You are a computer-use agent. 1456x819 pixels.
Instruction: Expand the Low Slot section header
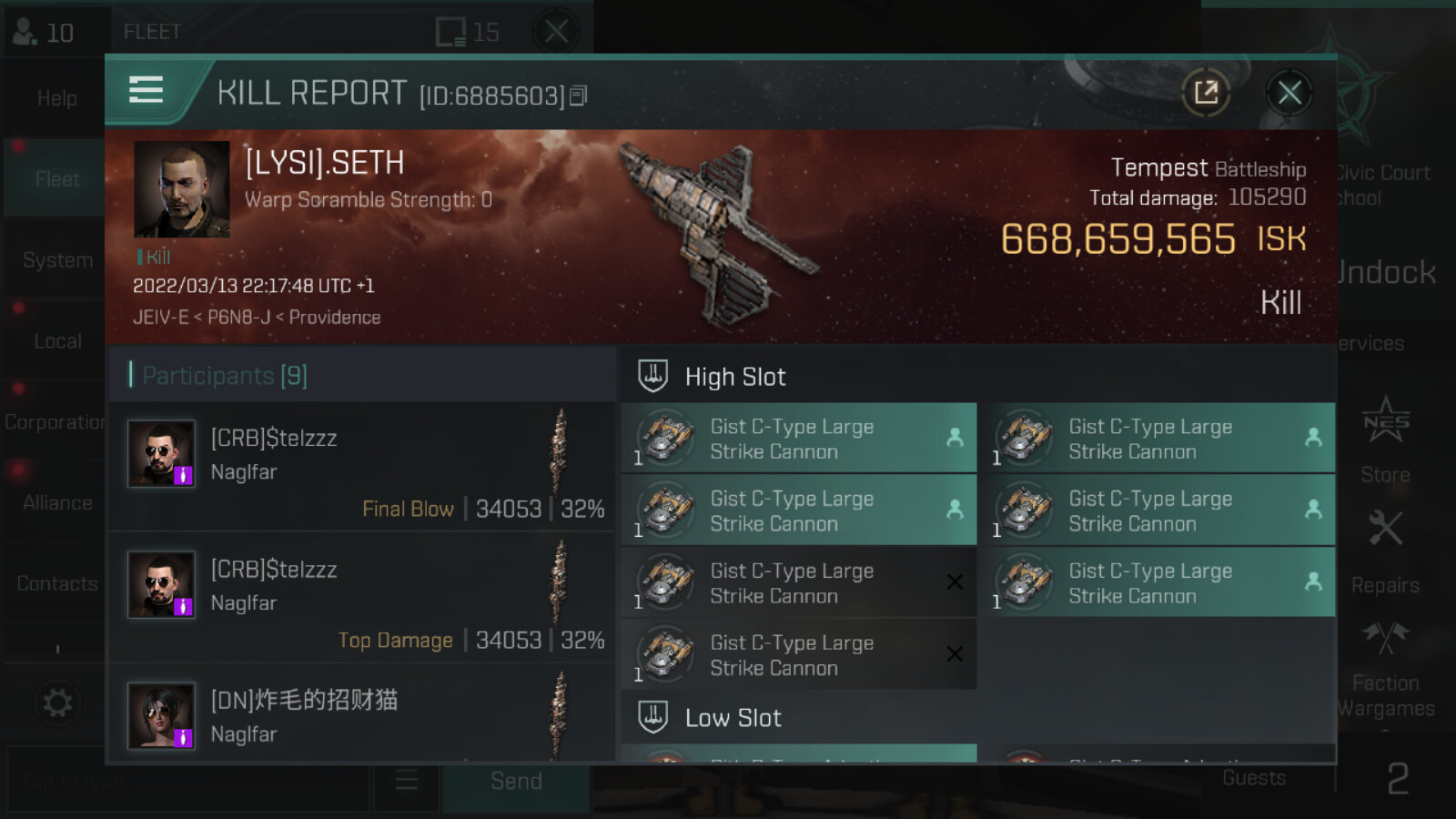tap(733, 718)
